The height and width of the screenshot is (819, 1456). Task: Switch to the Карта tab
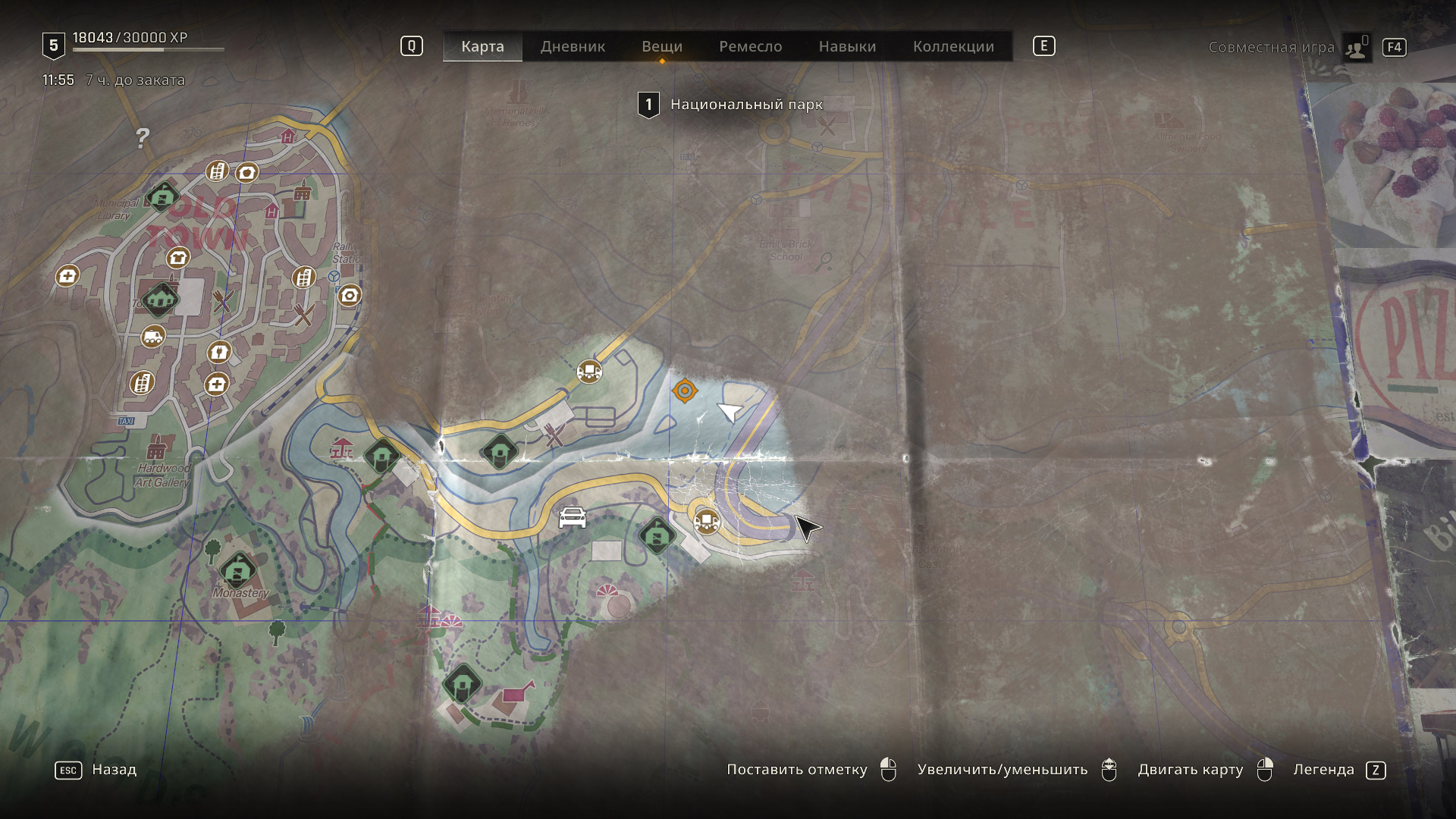(x=482, y=46)
